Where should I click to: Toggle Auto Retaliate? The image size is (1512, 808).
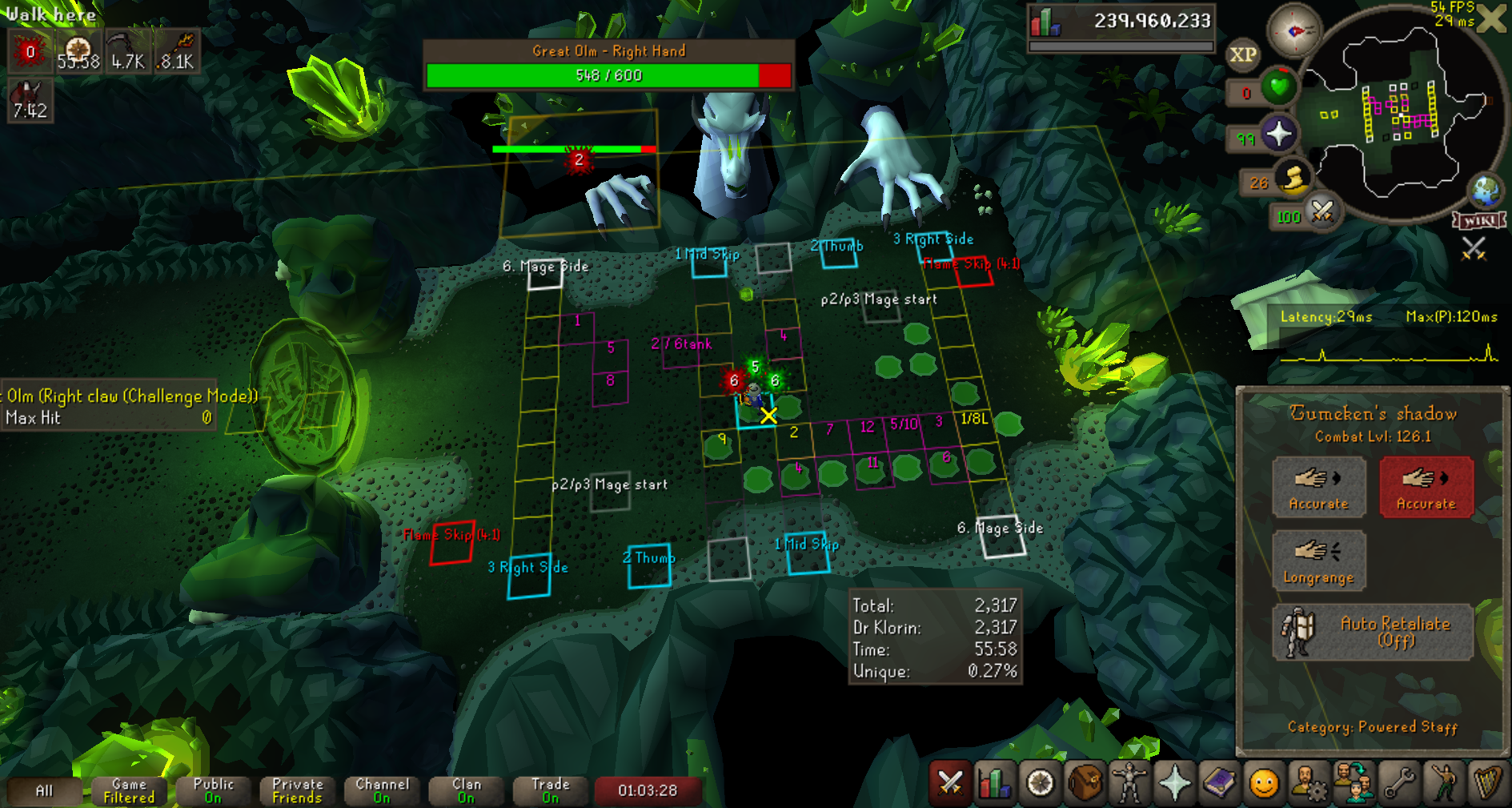(x=1372, y=632)
